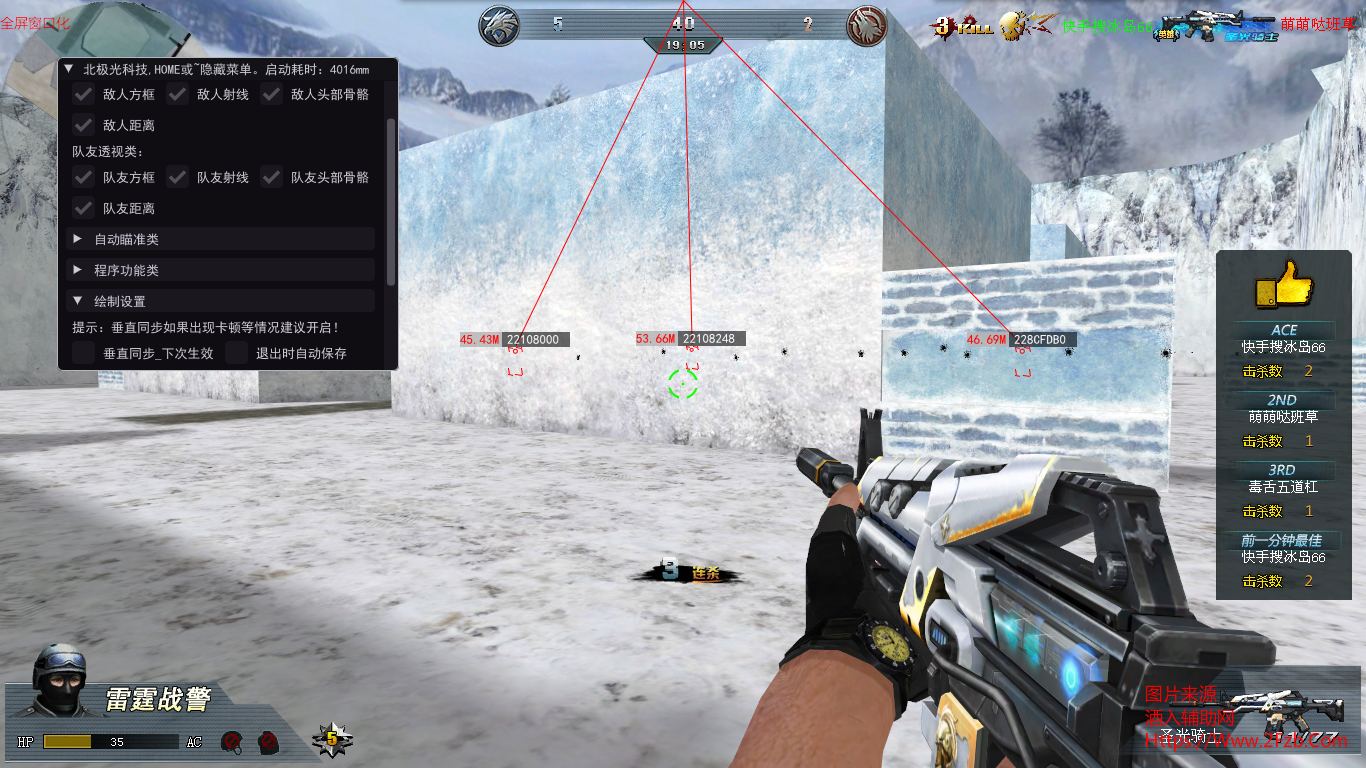1366x768 pixels.
Task: Uncheck the 队友方框 checkbox
Action: coord(84,178)
